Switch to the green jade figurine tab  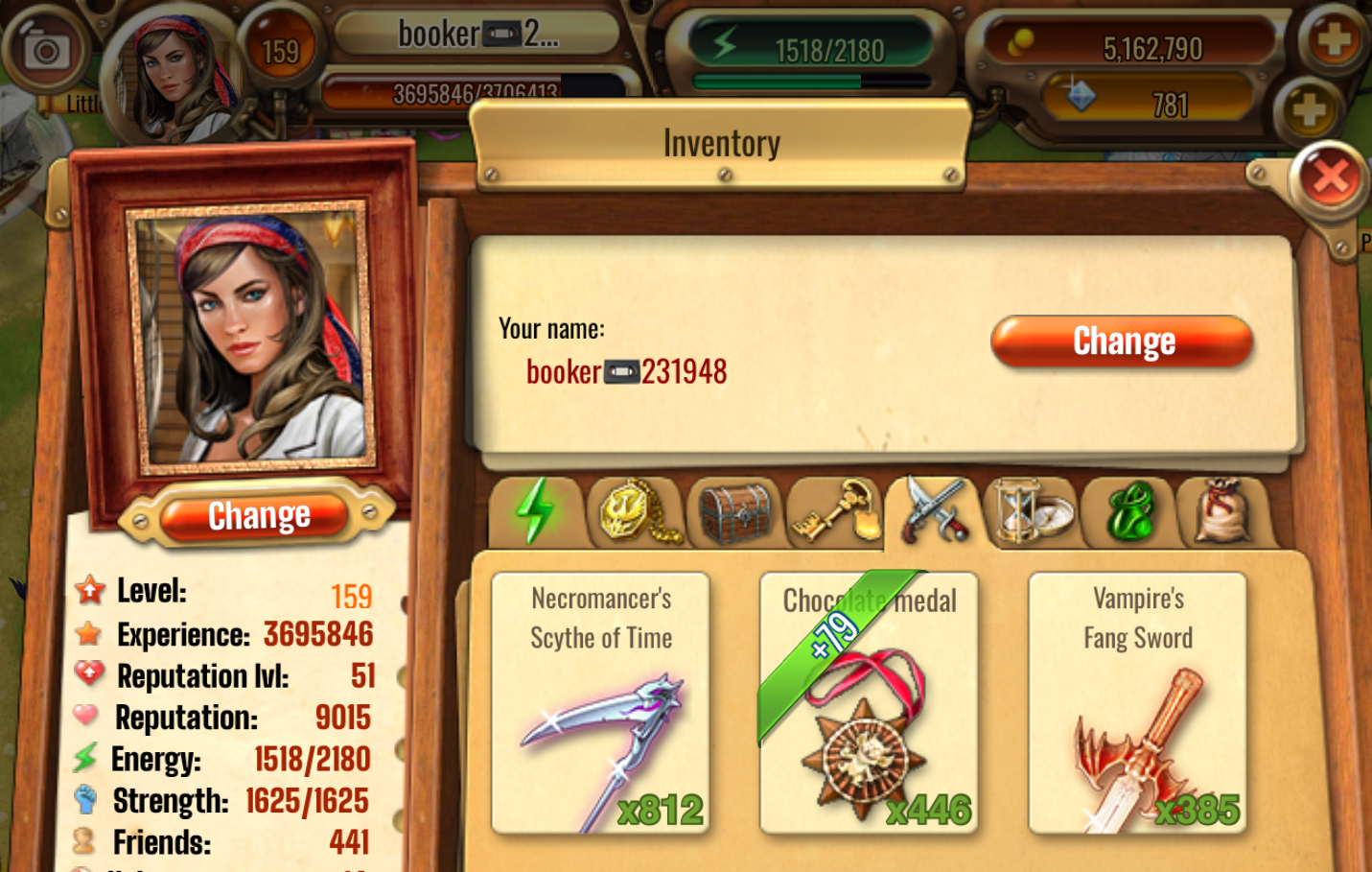click(1128, 511)
